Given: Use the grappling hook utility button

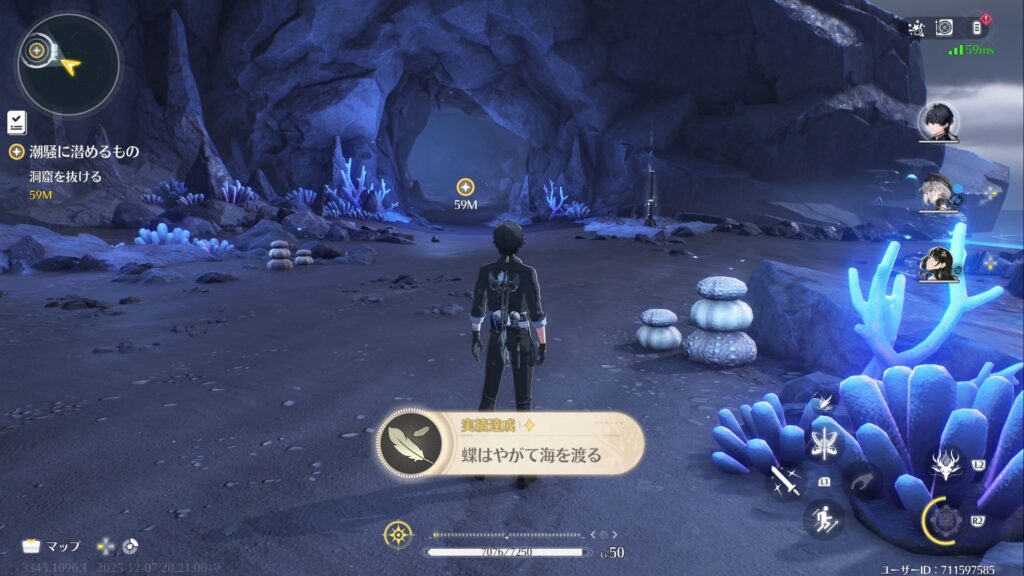Looking at the screenshot, I should pyautogui.click(x=862, y=482).
